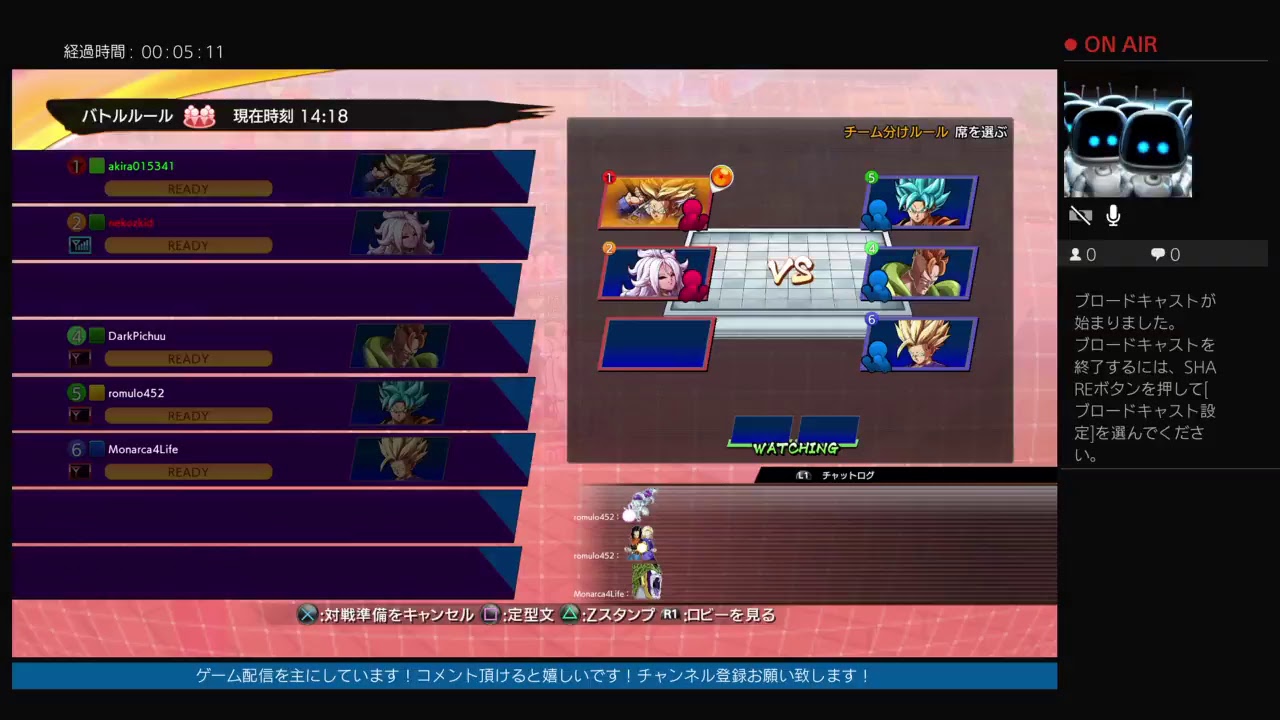Click the muted camera icon under AstroBot
This screenshot has width=1280, height=720.
point(1080,215)
